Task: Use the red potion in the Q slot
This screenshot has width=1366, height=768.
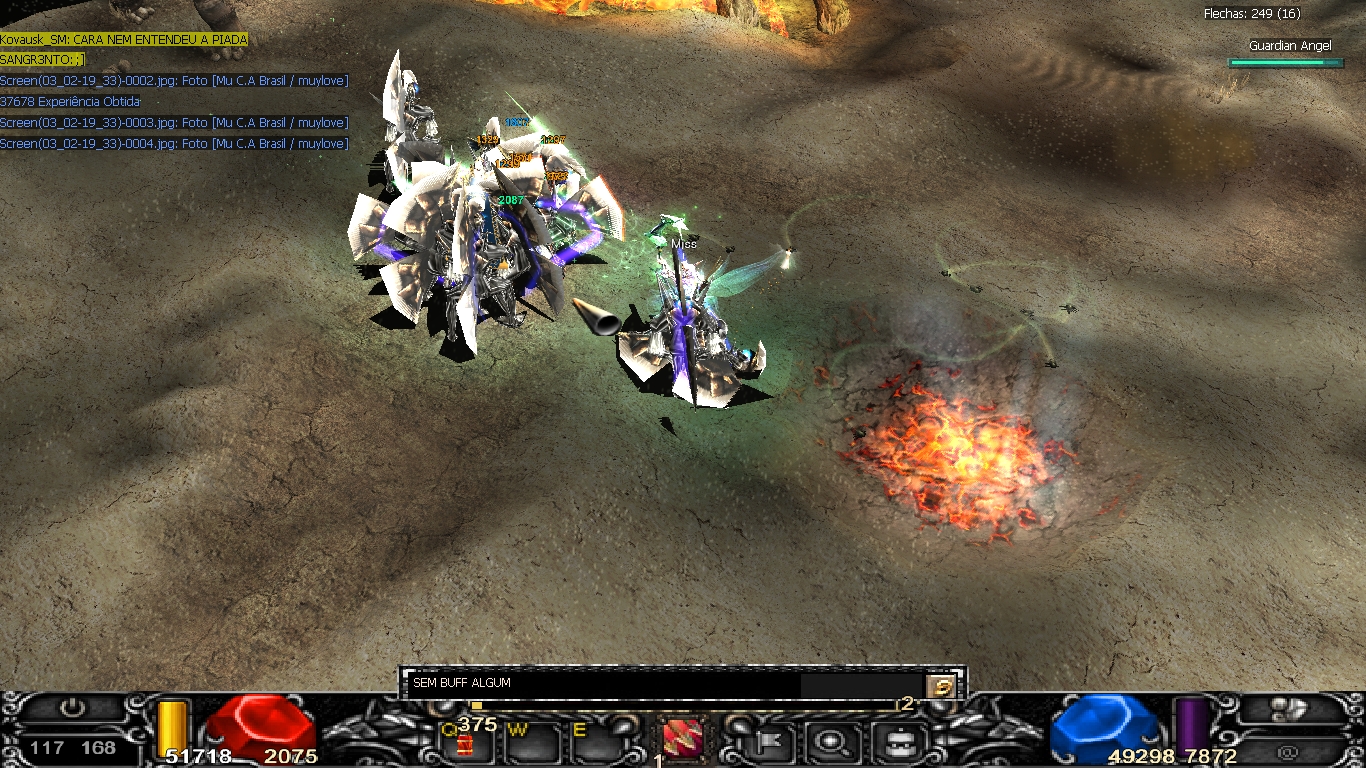Action: pos(464,743)
